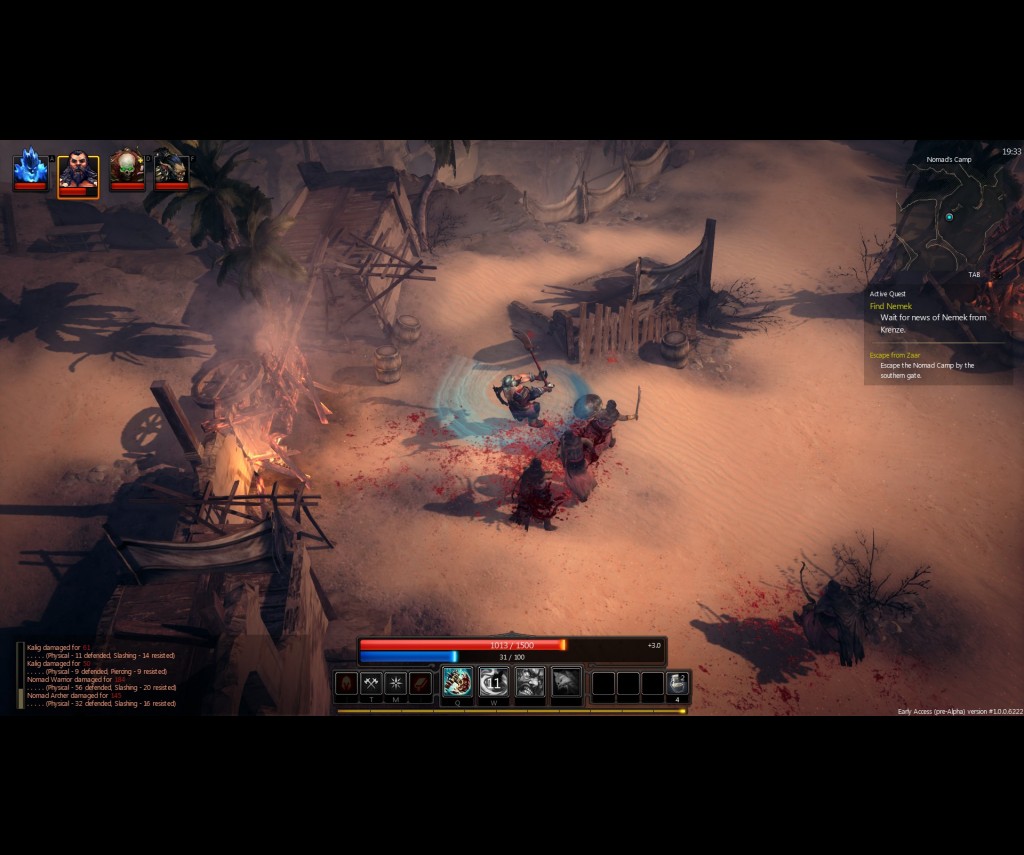Select the blue flame spirit party portrait
The height and width of the screenshot is (855, 1024).
(x=30, y=168)
